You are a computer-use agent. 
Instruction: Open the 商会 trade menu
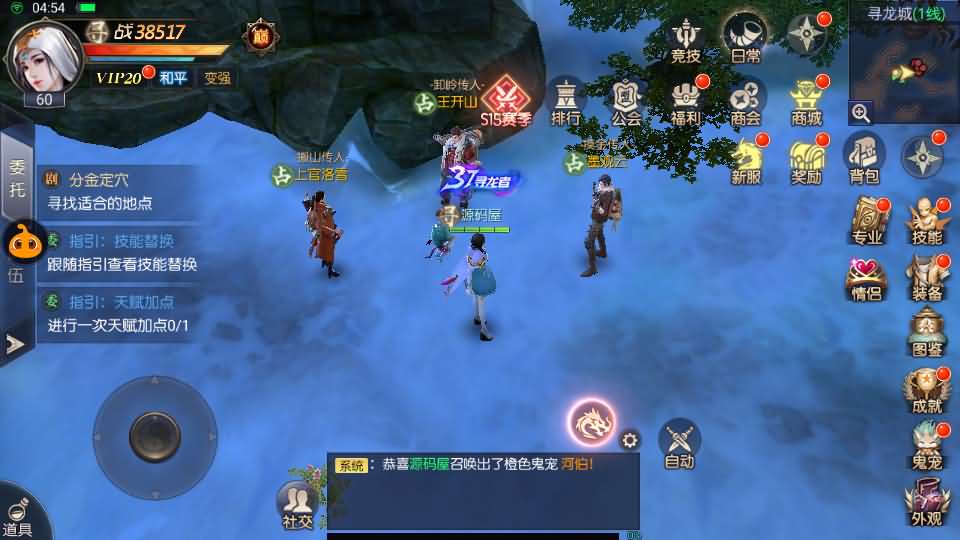(745, 101)
